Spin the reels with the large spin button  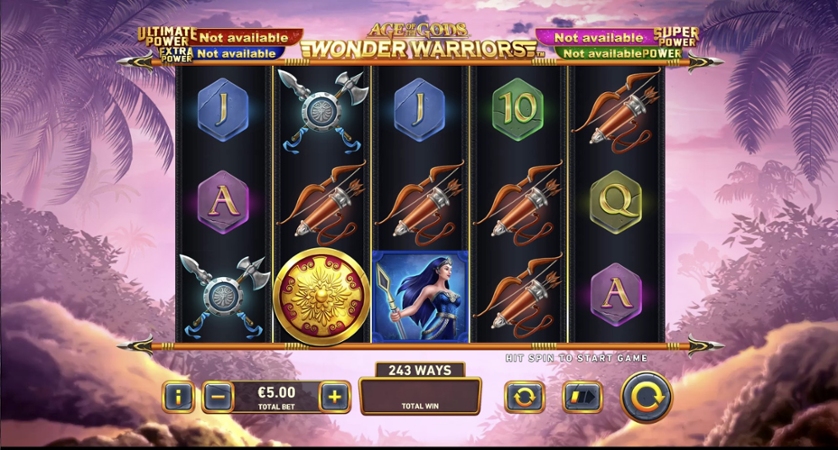tap(646, 397)
